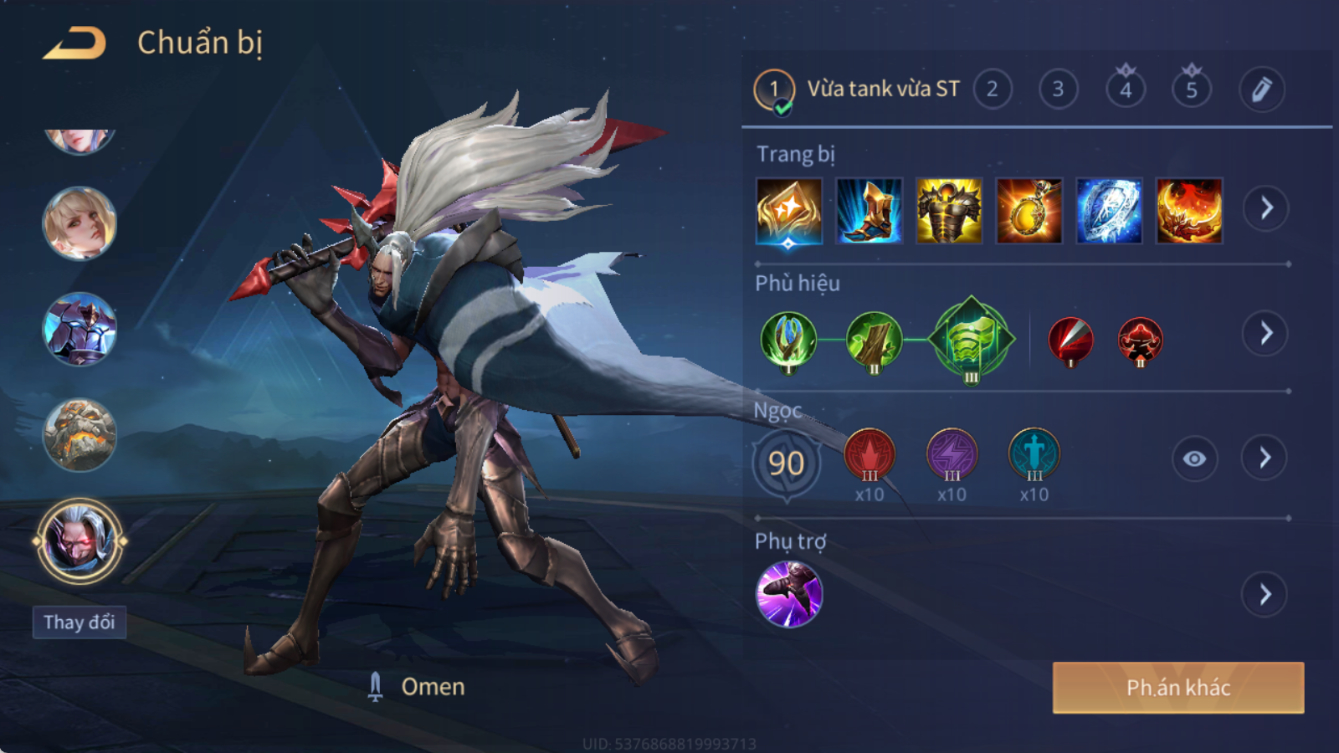
Task: Pick the rock golem hero portrait
Action: point(79,435)
